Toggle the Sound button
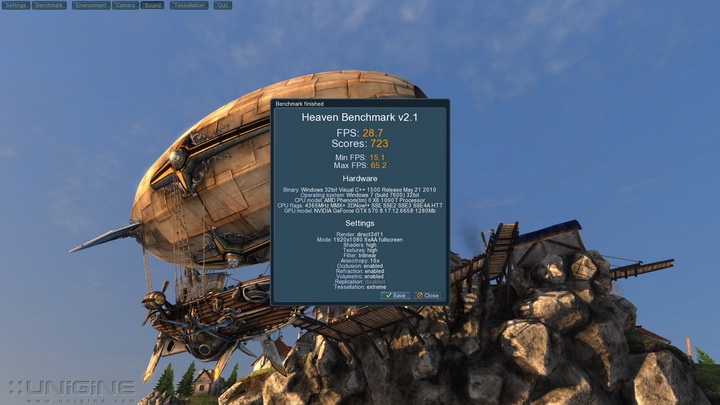This screenshot has width=720, height=405. pyautogui.click(x=152, y=5)
